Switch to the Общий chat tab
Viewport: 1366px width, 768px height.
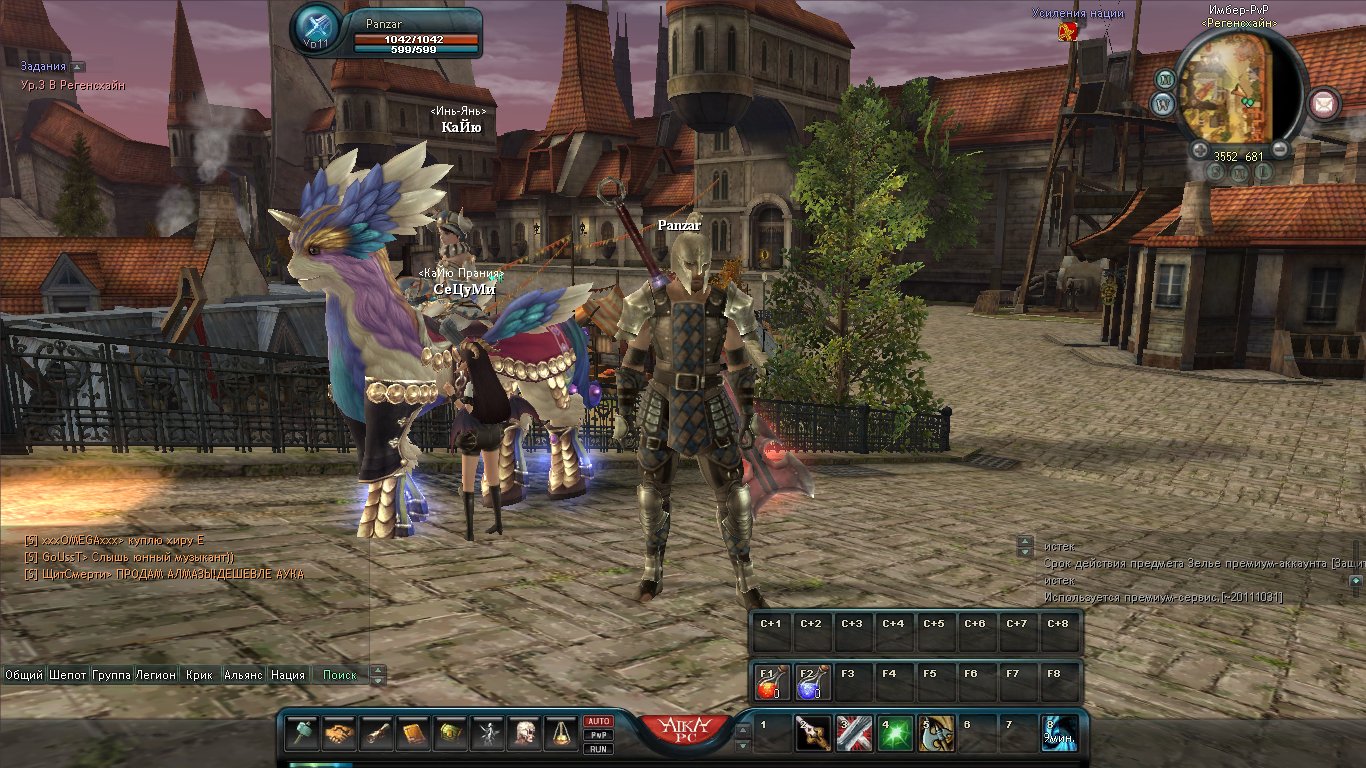(x=24, y=675)
